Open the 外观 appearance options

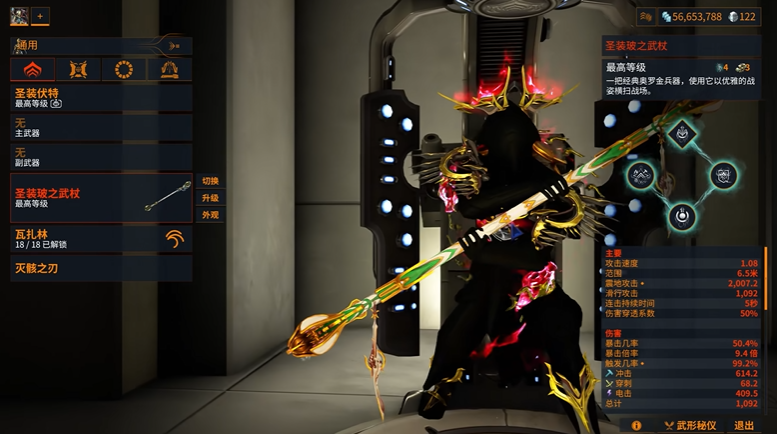pos(210,215)
